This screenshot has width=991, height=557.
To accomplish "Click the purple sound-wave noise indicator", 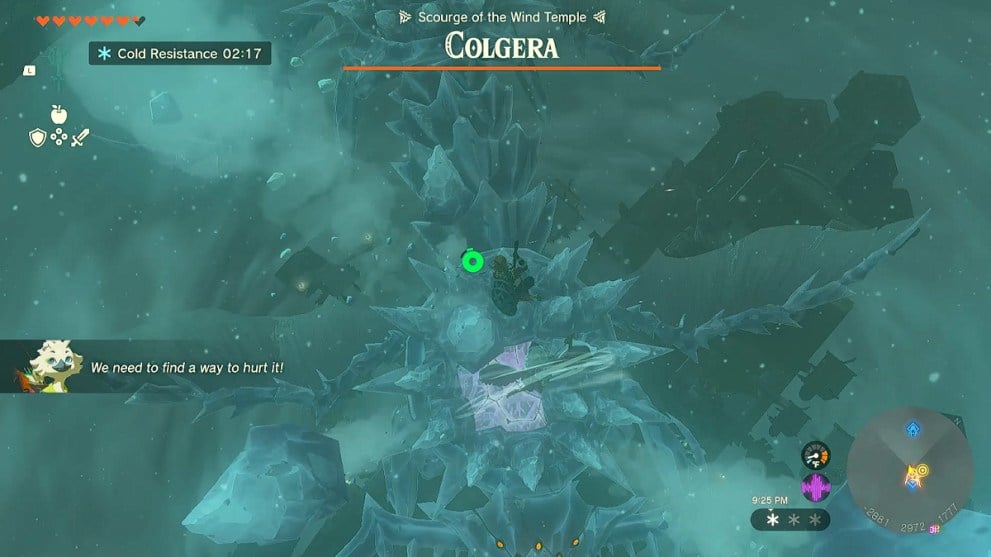I will 816,487.
